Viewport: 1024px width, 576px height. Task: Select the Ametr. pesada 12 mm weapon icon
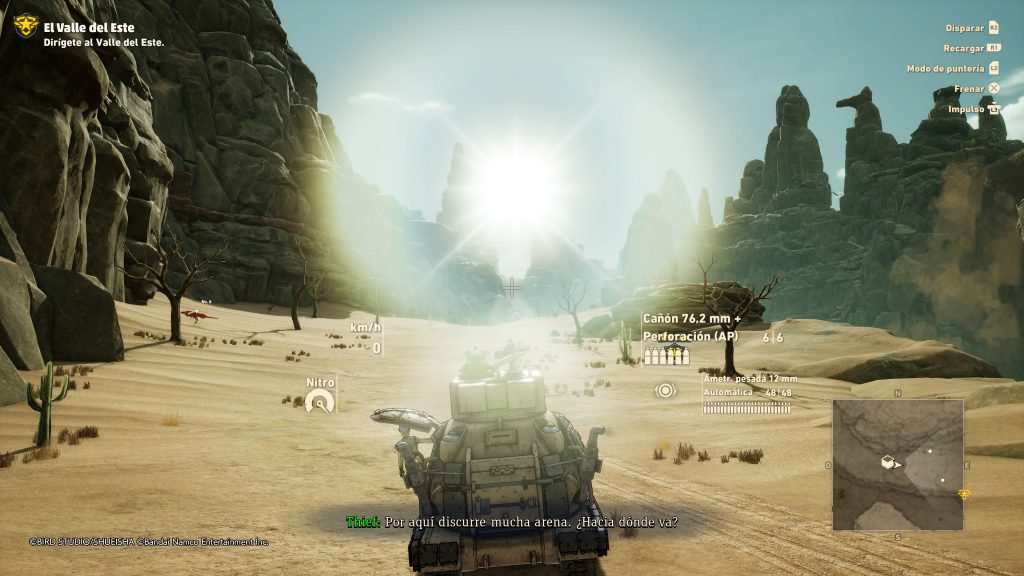coord(665,390)
